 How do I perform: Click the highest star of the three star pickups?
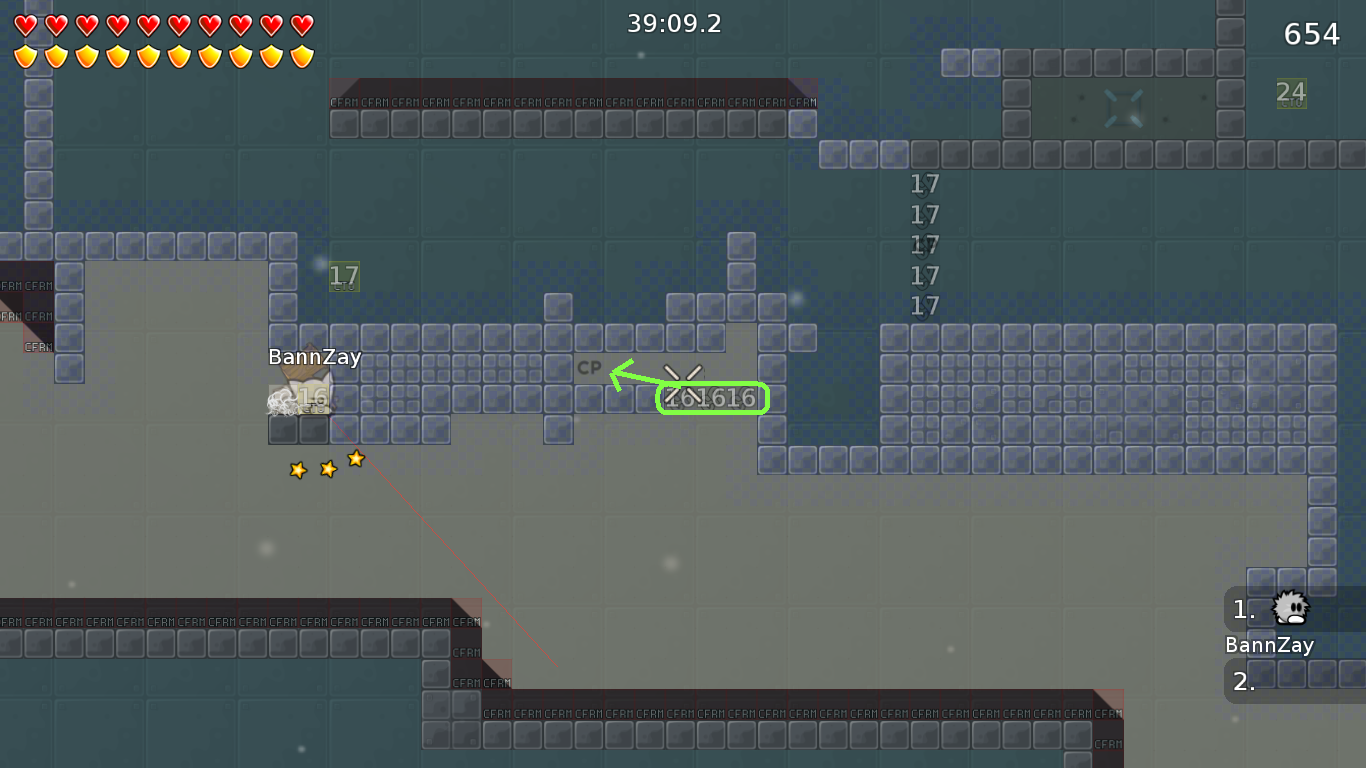tap(356, 459)
